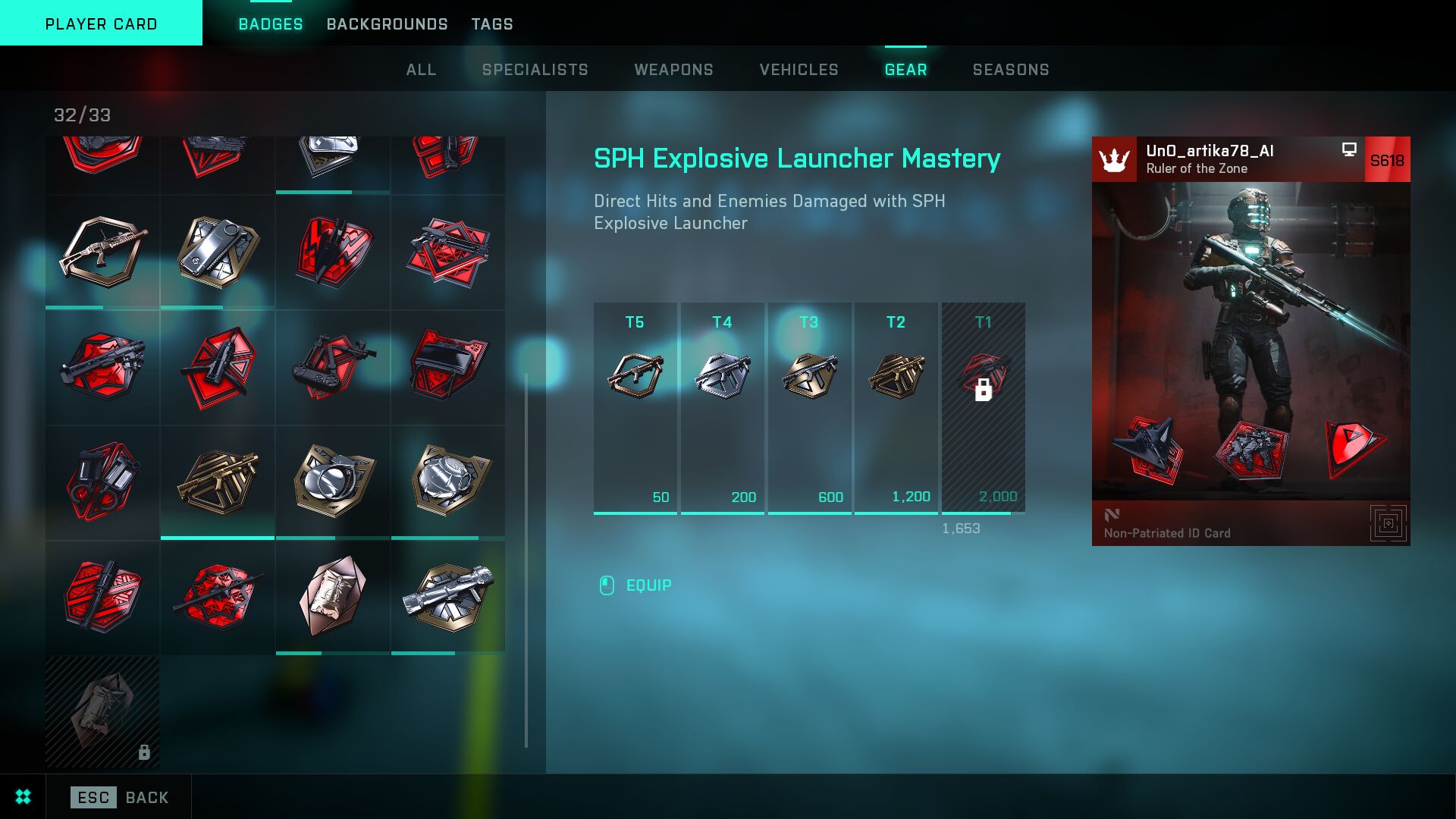
Task: Switch to Weapons badges
Action: click(x=673, y=70)
